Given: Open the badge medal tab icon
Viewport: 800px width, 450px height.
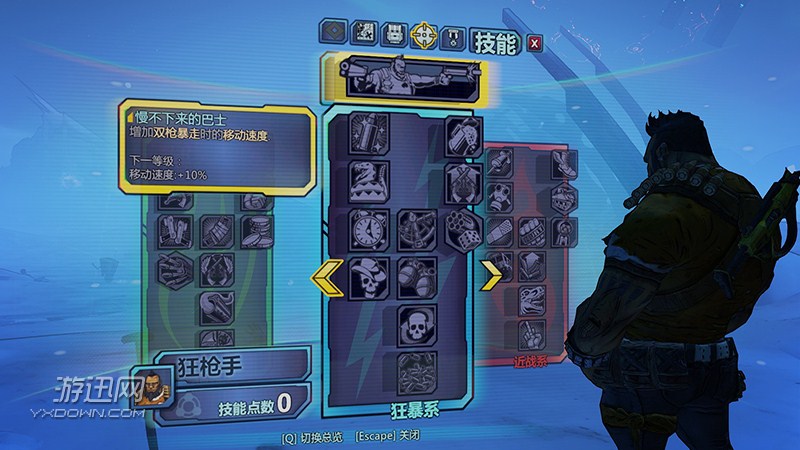Looking at the screenshot, I should [x=453, y=35].
